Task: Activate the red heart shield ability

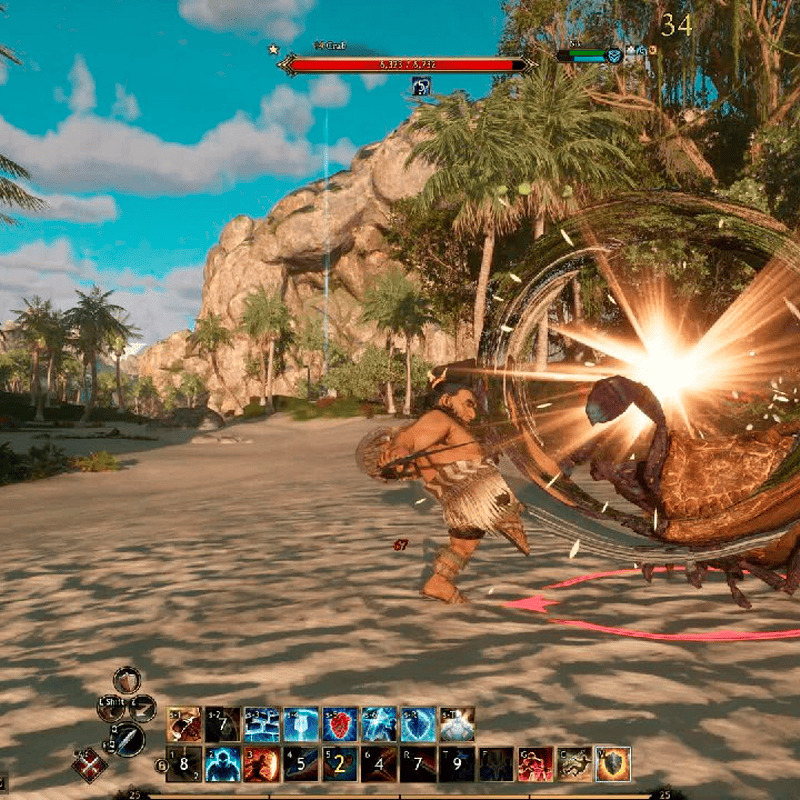Action: (x=340, y=724)
